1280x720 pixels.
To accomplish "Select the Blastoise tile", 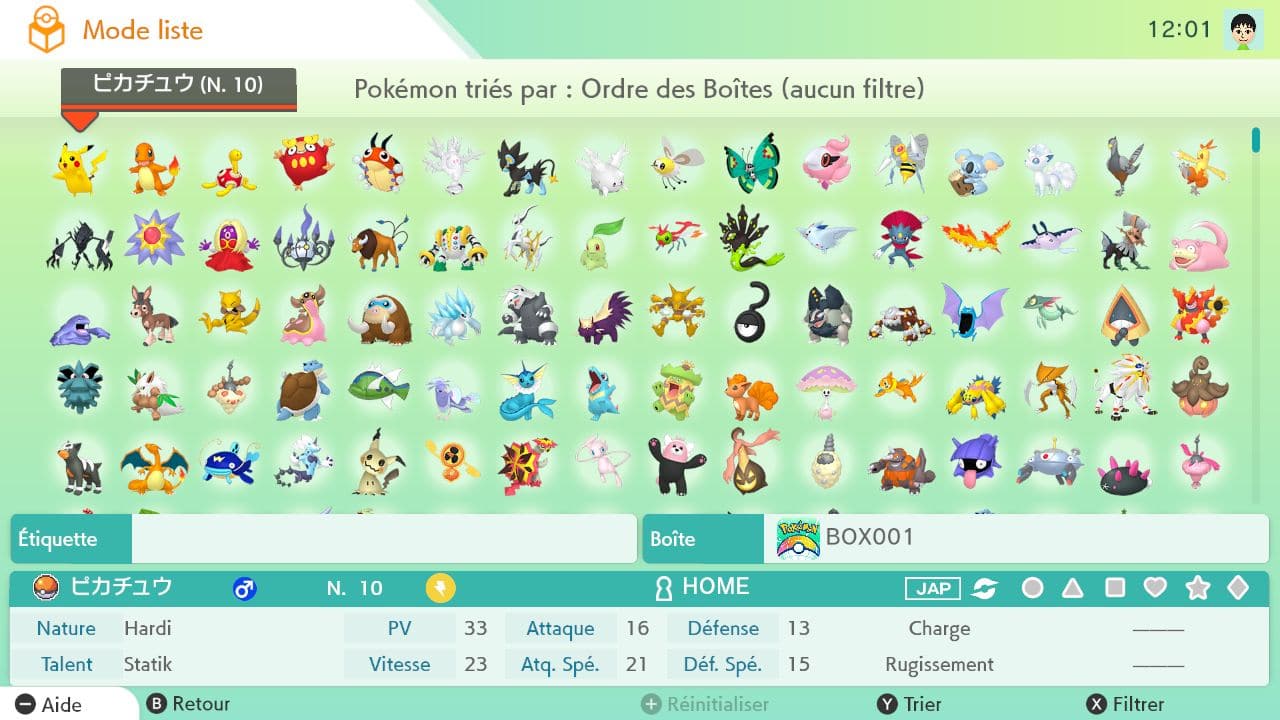I will [x=303, y=391].
